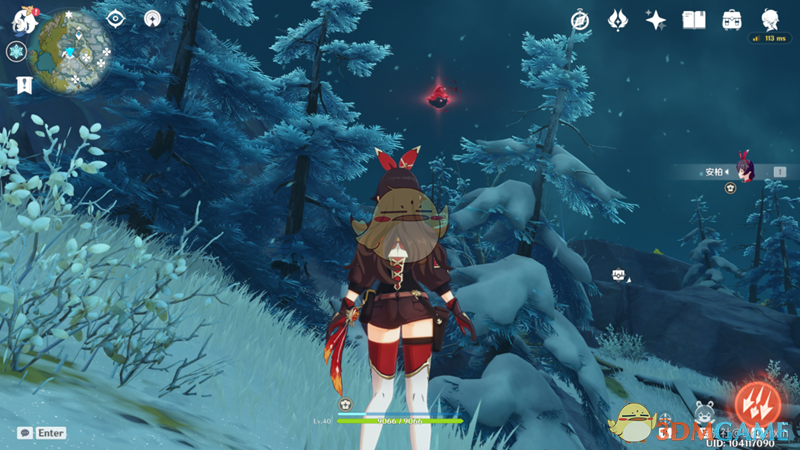This screenshot has height=450, width=800.
Task: Toggle Elemental Sight eye icon
Action: [x=116, y=18]
